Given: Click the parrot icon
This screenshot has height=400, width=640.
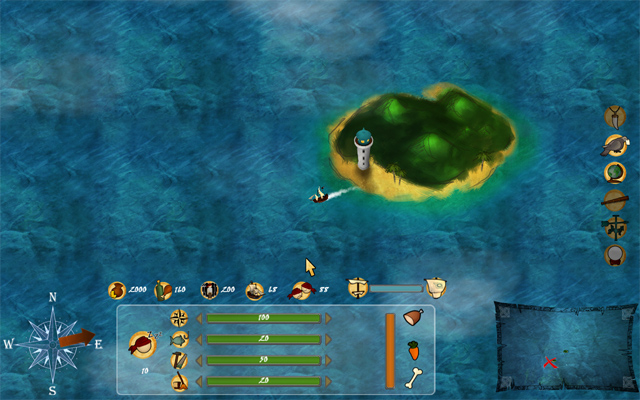Looking at the screenshot, I should (x=616, y=145).
